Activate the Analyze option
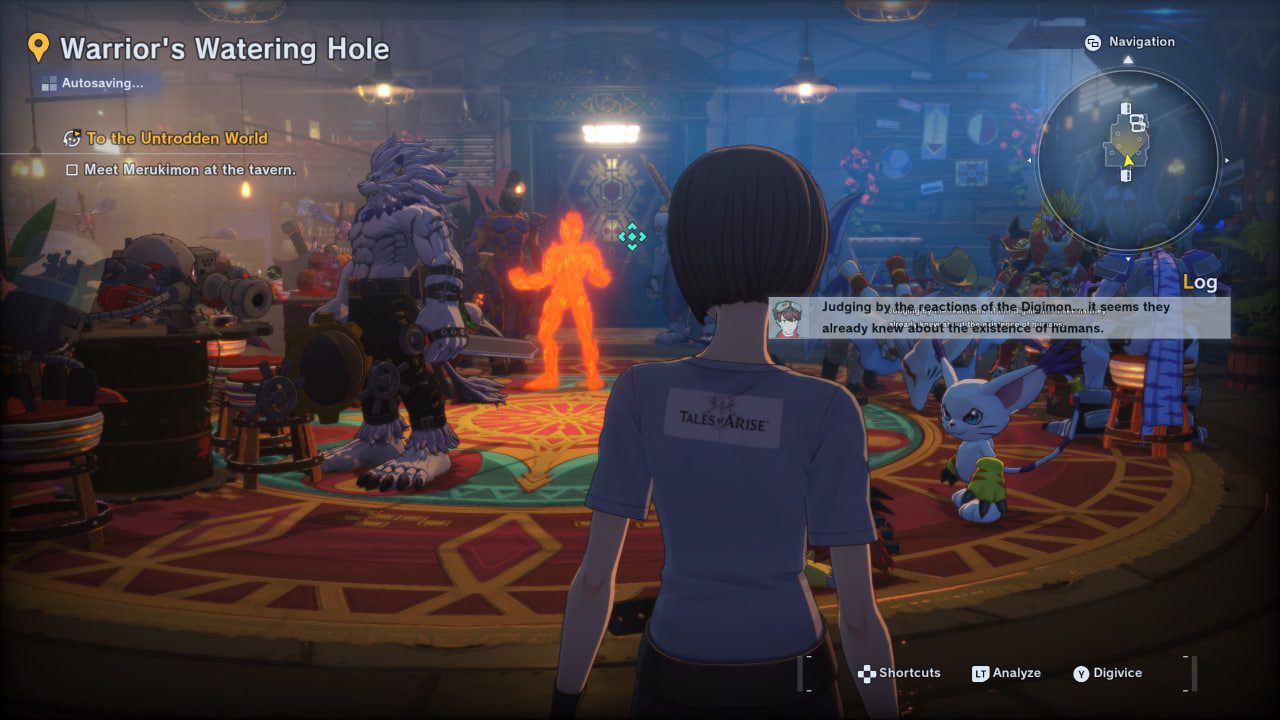 1006,673
